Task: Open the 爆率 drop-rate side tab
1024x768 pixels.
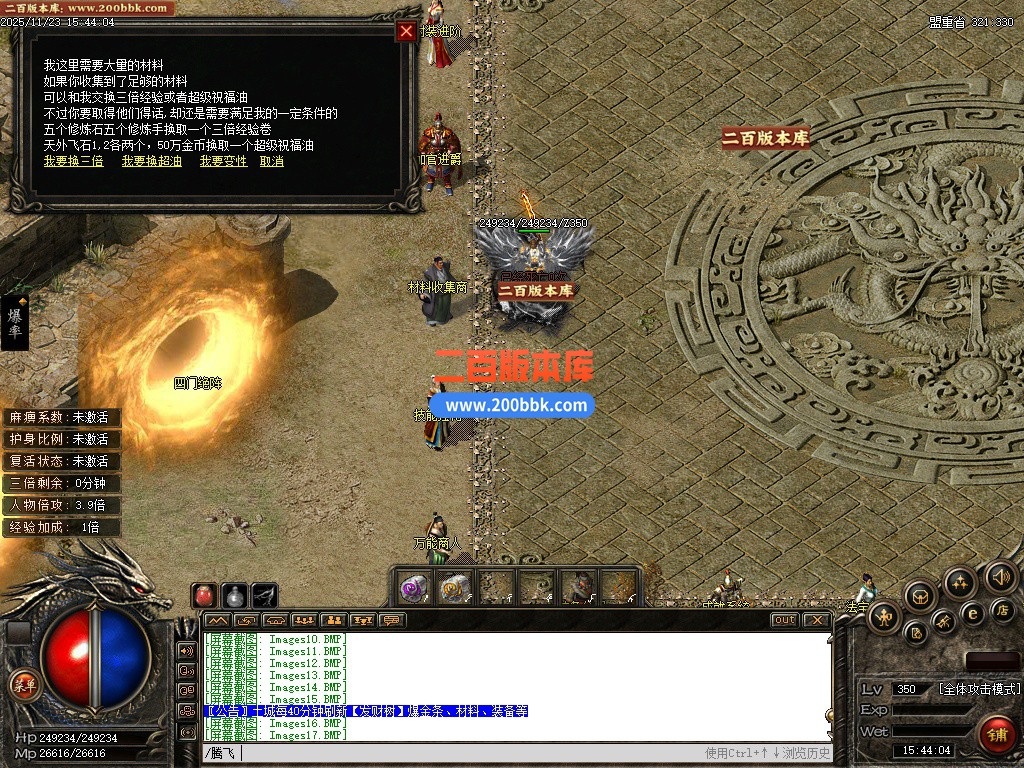Action: 15,322
